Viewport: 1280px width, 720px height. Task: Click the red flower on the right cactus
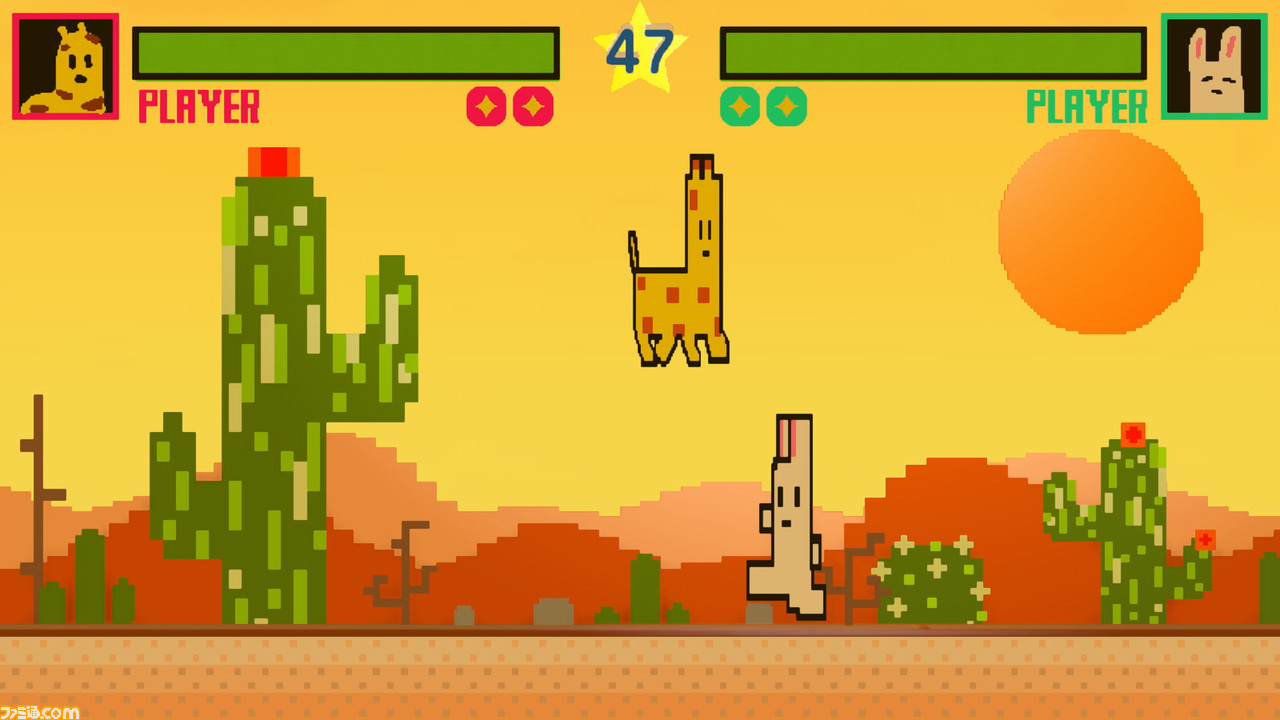click(1131, 433)
